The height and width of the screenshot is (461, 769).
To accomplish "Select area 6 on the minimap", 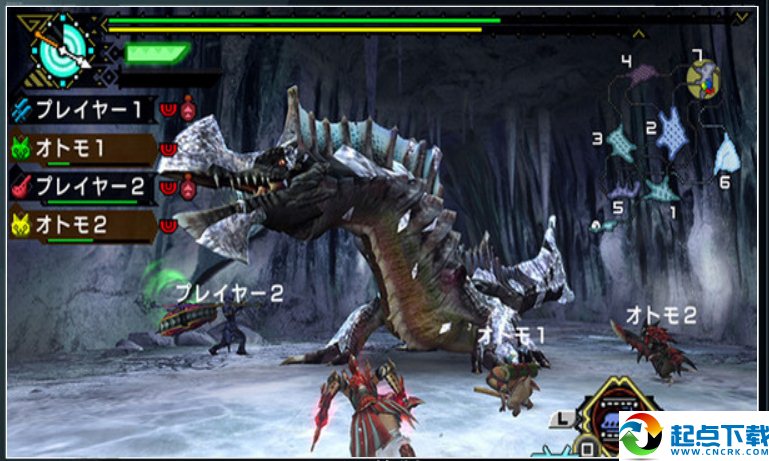I will [x=727, y=155].
